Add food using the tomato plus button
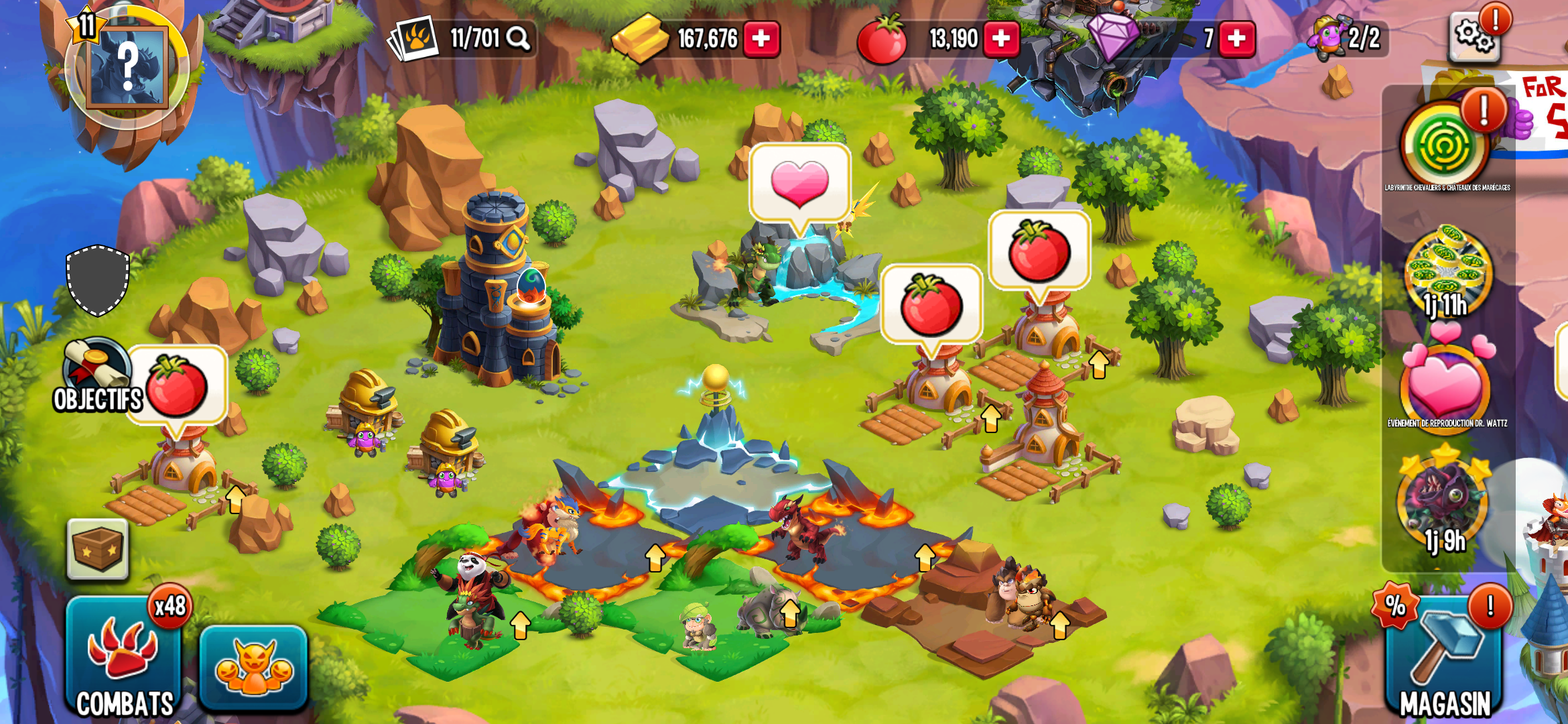Image resolution: width=1568 pixels, height=724 pixels. tap(1001, 39)
